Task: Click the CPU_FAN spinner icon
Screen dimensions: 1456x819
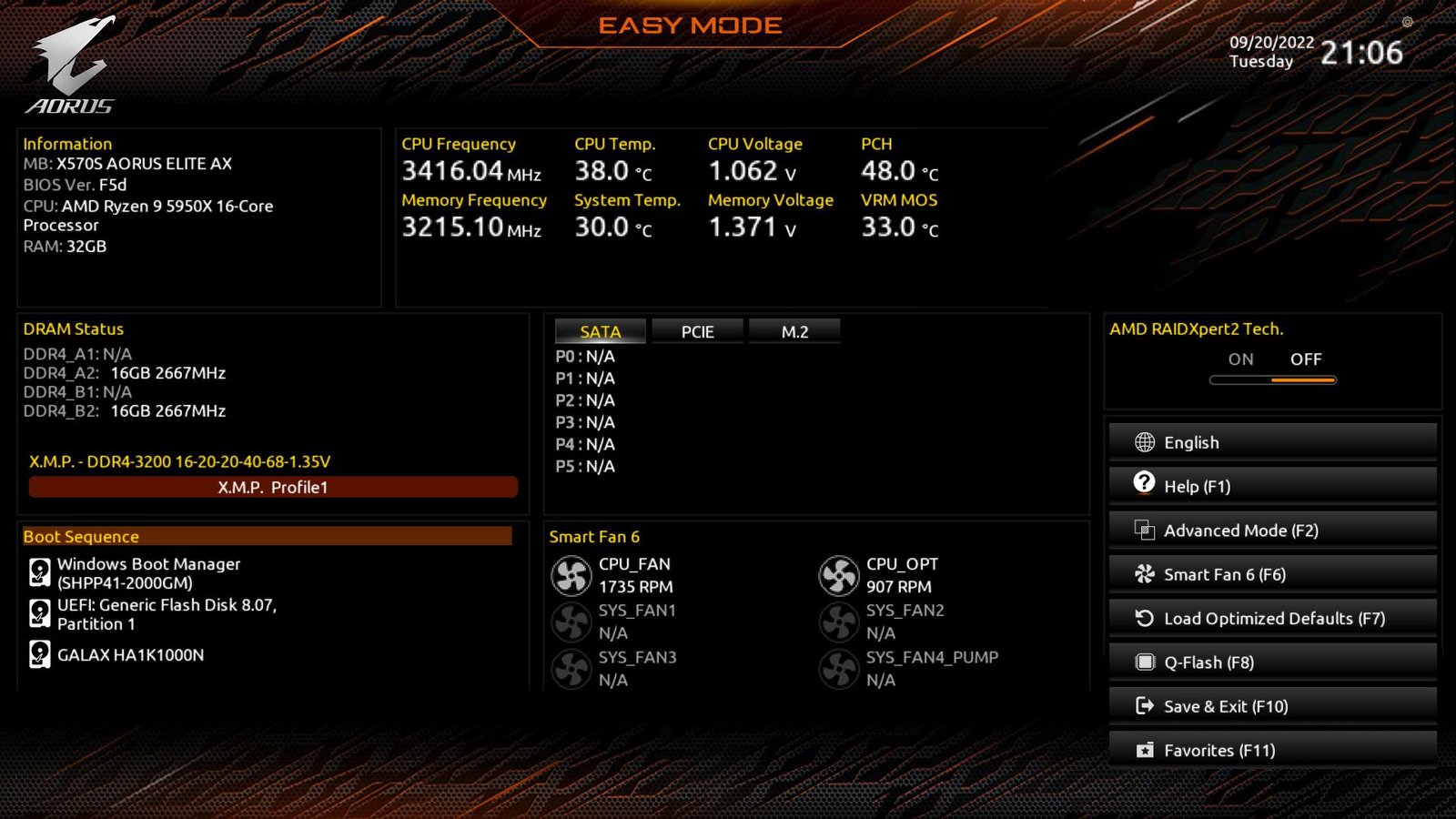Action: click(x=571, y=575)
